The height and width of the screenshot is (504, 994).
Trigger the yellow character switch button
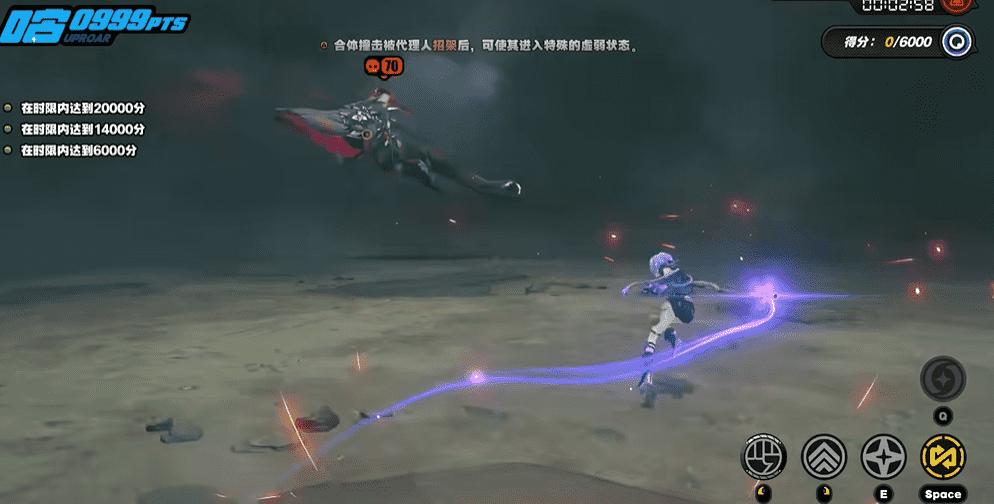click(x=943, y=457)
